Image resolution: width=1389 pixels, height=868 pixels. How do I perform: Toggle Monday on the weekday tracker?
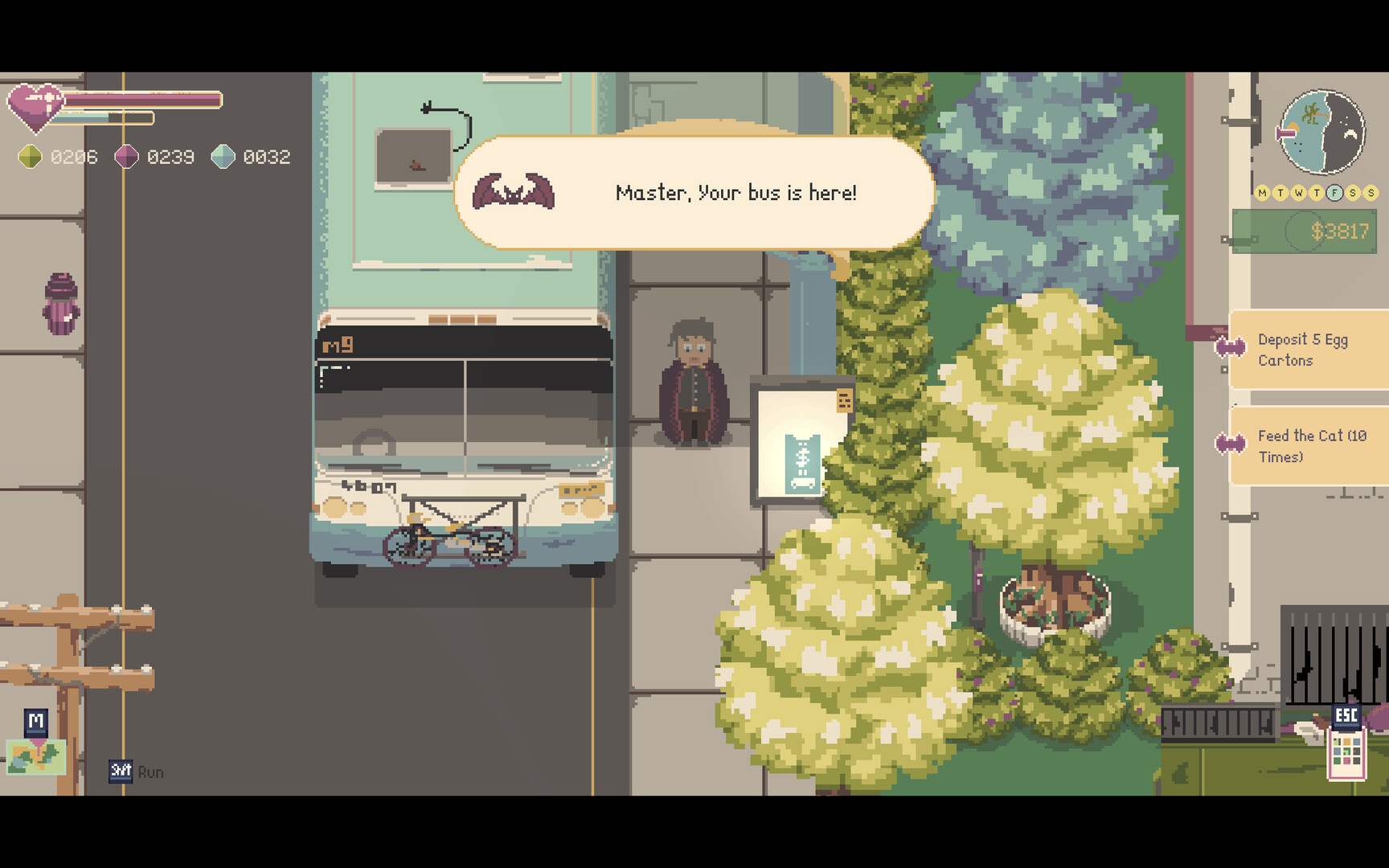[1261, 193]
